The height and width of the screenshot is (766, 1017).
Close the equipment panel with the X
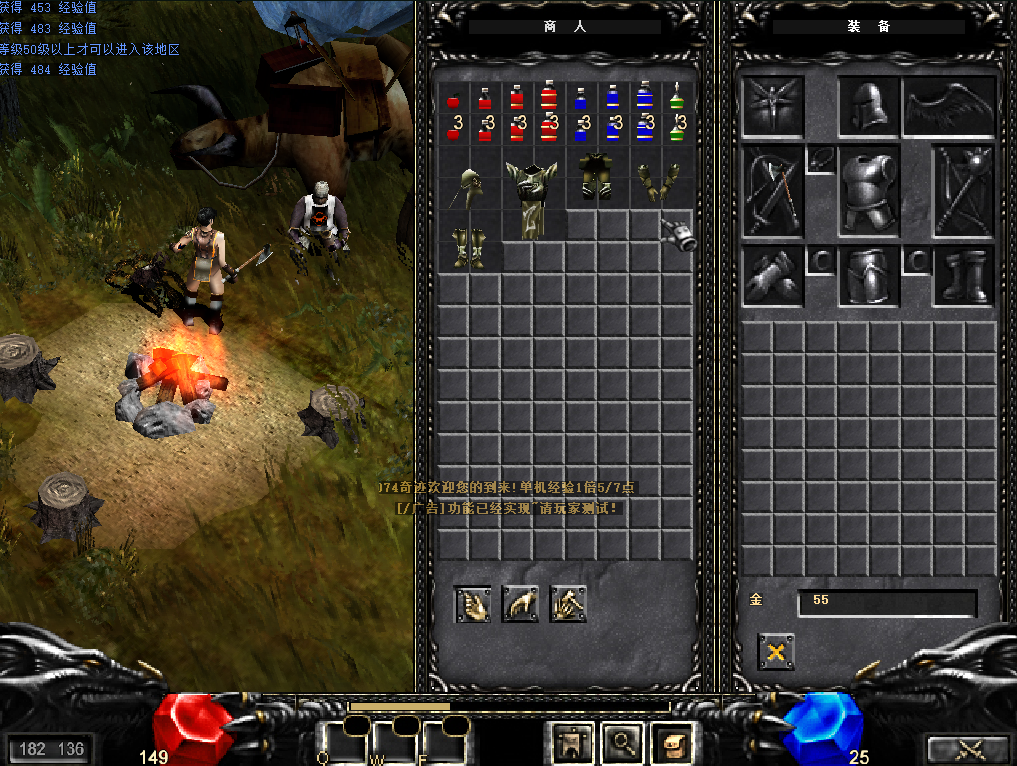pos(776,653)
